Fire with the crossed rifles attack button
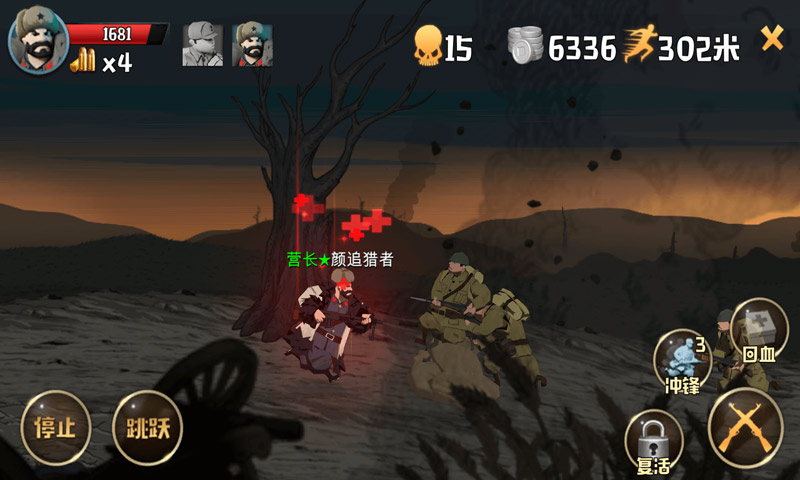Screen dimensions: 800x480 [745, 427]
